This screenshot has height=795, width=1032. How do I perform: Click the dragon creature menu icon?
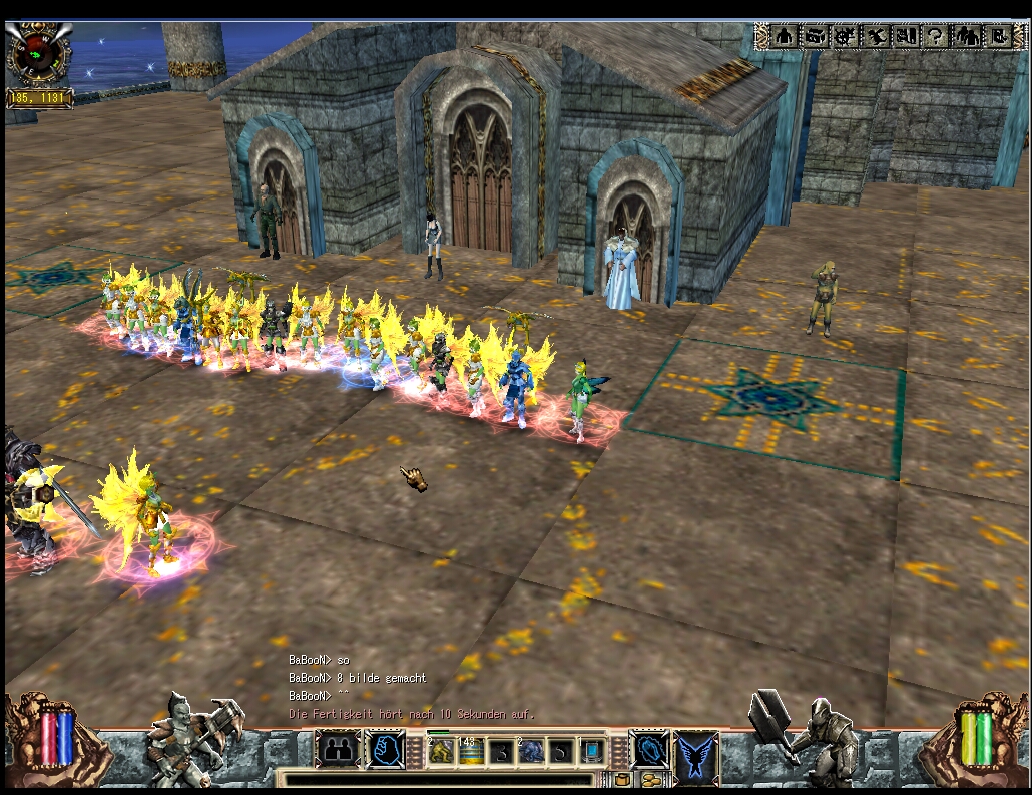coord(876,36)
